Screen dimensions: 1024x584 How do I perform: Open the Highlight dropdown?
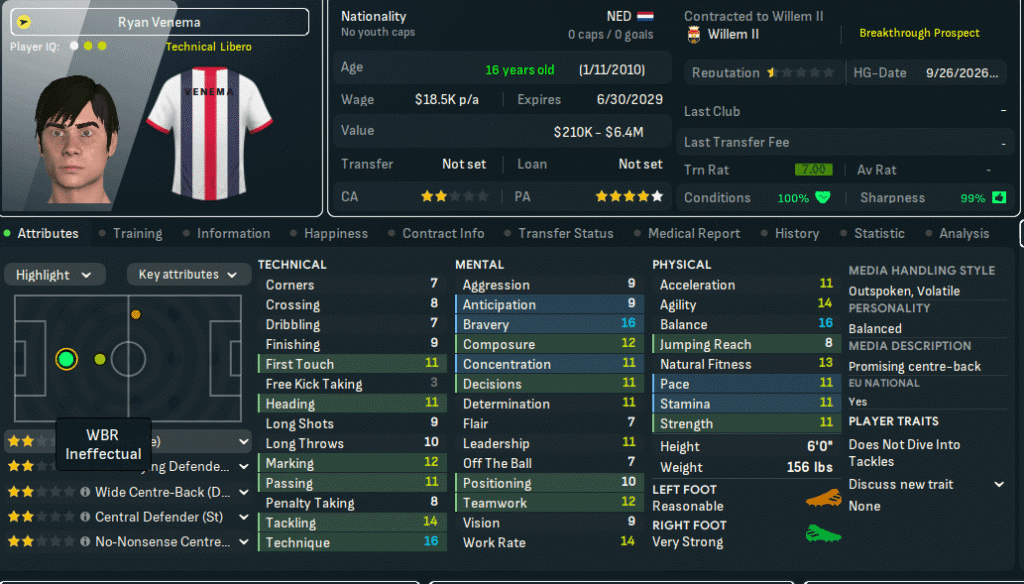[x=55, y=275]
